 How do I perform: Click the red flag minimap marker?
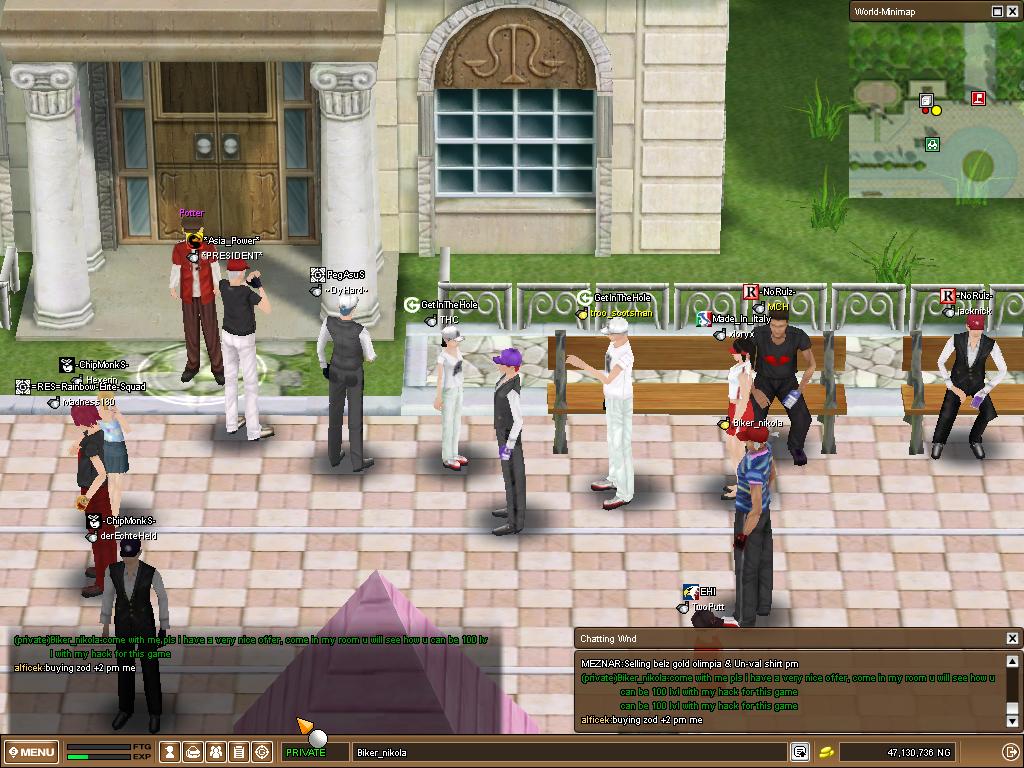tap(978, 98)
